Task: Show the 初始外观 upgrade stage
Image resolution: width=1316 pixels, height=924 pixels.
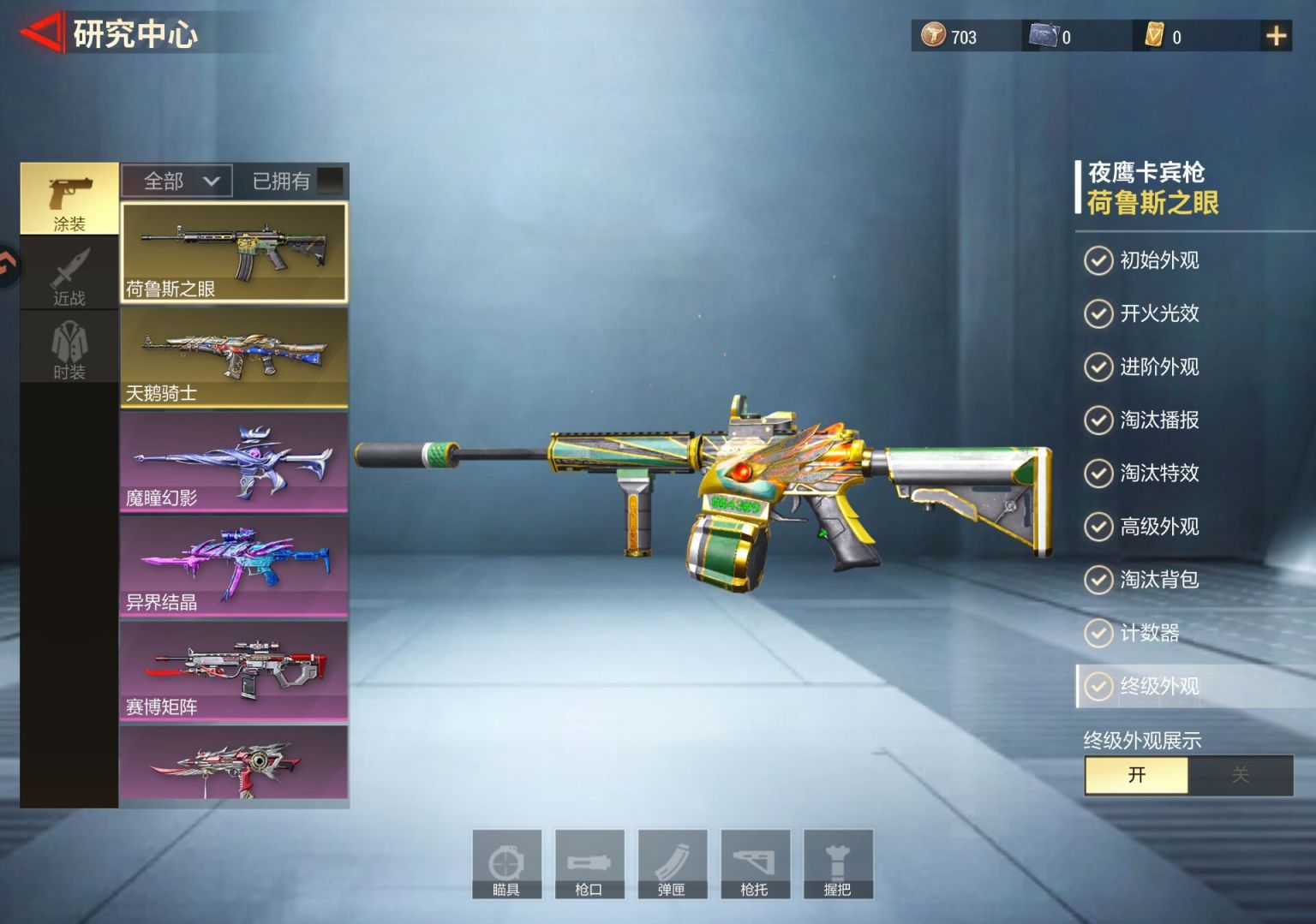Action: [1158, 260]
